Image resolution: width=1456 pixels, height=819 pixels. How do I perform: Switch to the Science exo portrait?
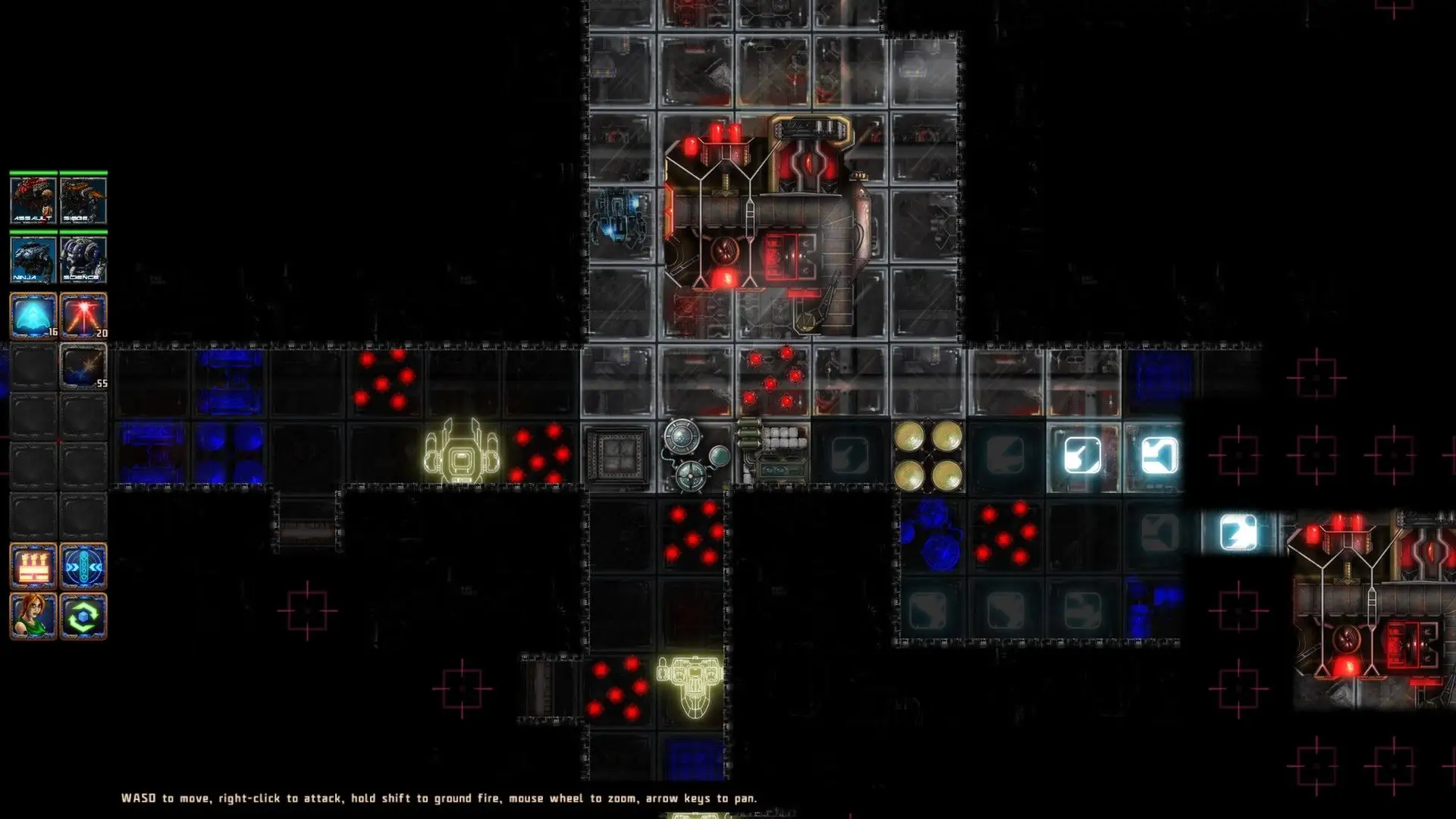tap(83, 259)
